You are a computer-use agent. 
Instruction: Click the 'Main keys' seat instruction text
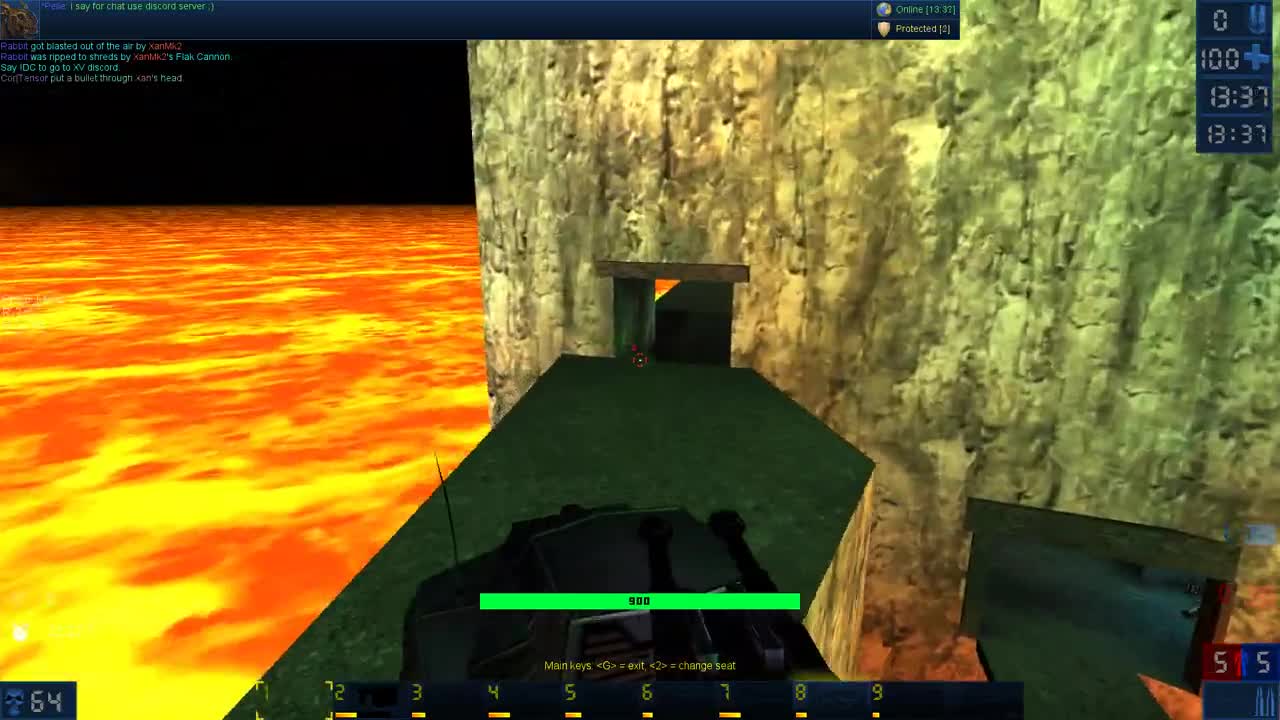click(x=640, y=665)
